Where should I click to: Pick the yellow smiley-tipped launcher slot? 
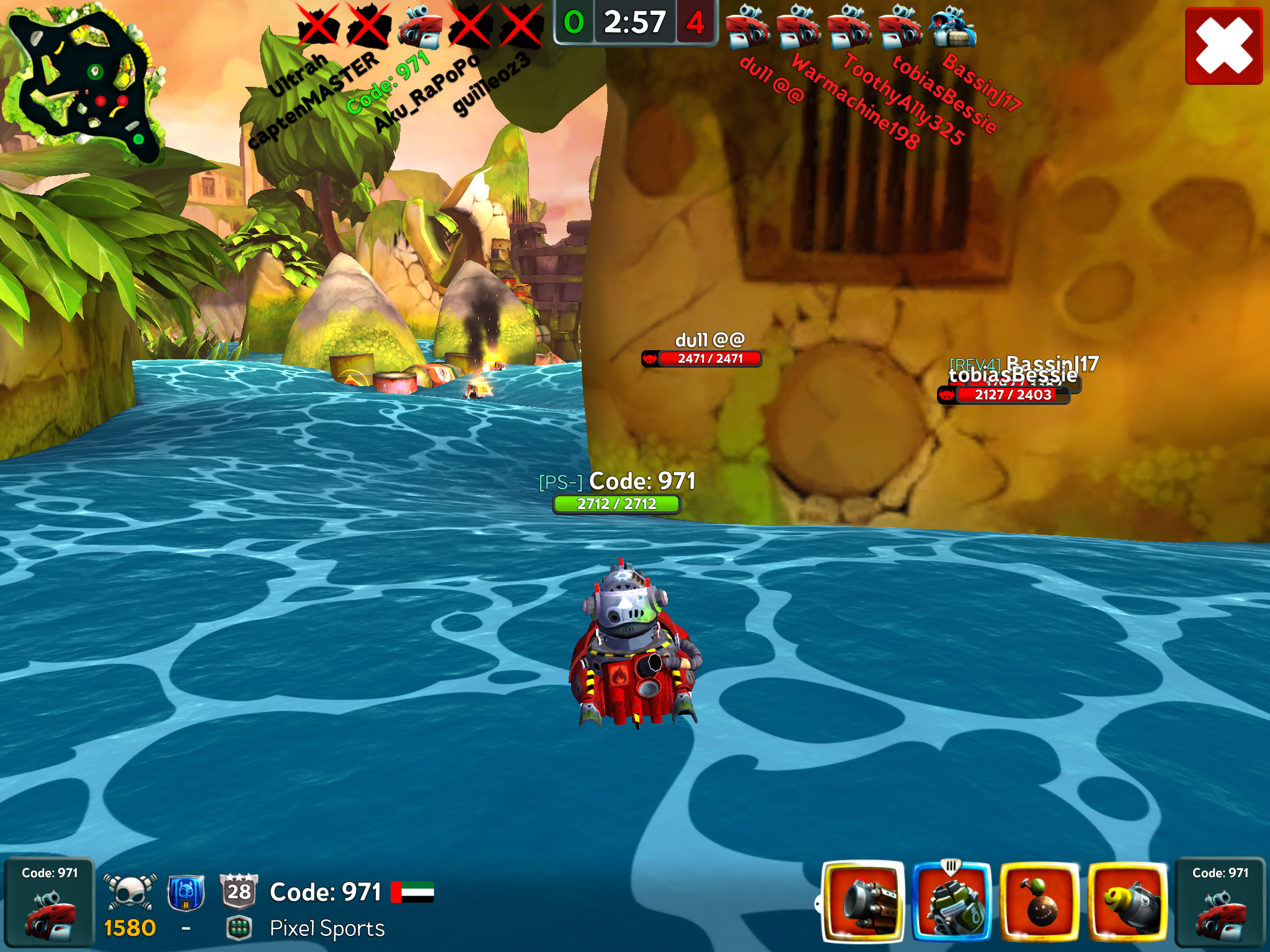1127,902
